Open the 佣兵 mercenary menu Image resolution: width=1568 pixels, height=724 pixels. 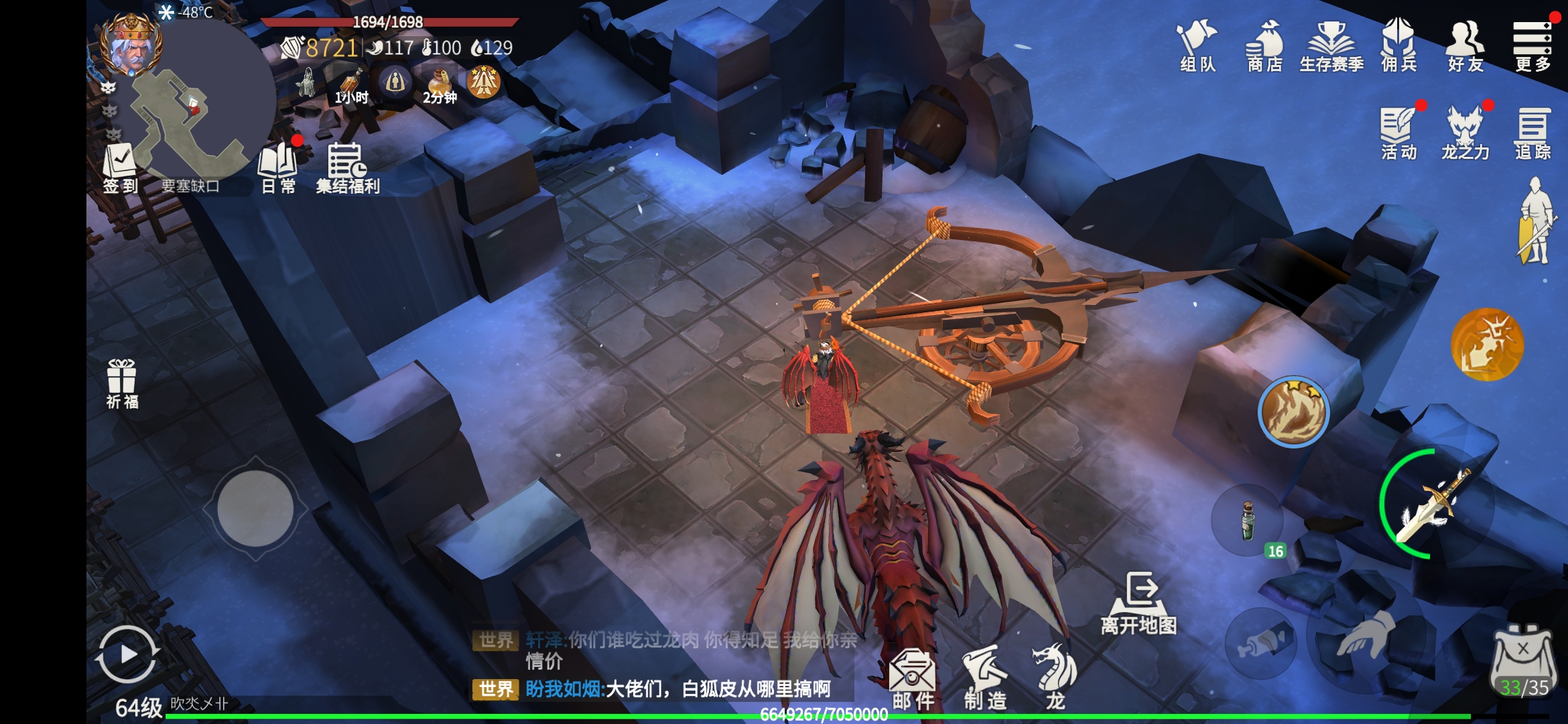tap(1399, 46)
